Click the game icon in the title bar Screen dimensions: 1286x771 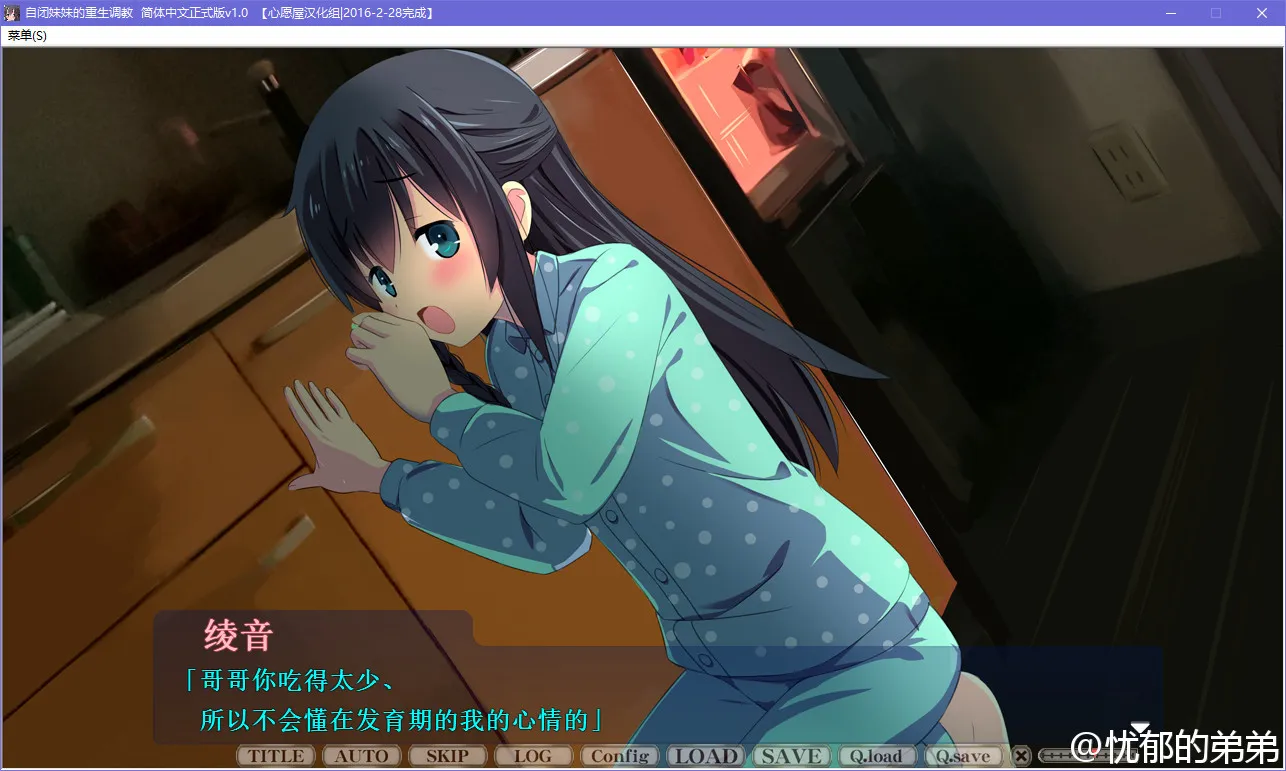(11, 13)
